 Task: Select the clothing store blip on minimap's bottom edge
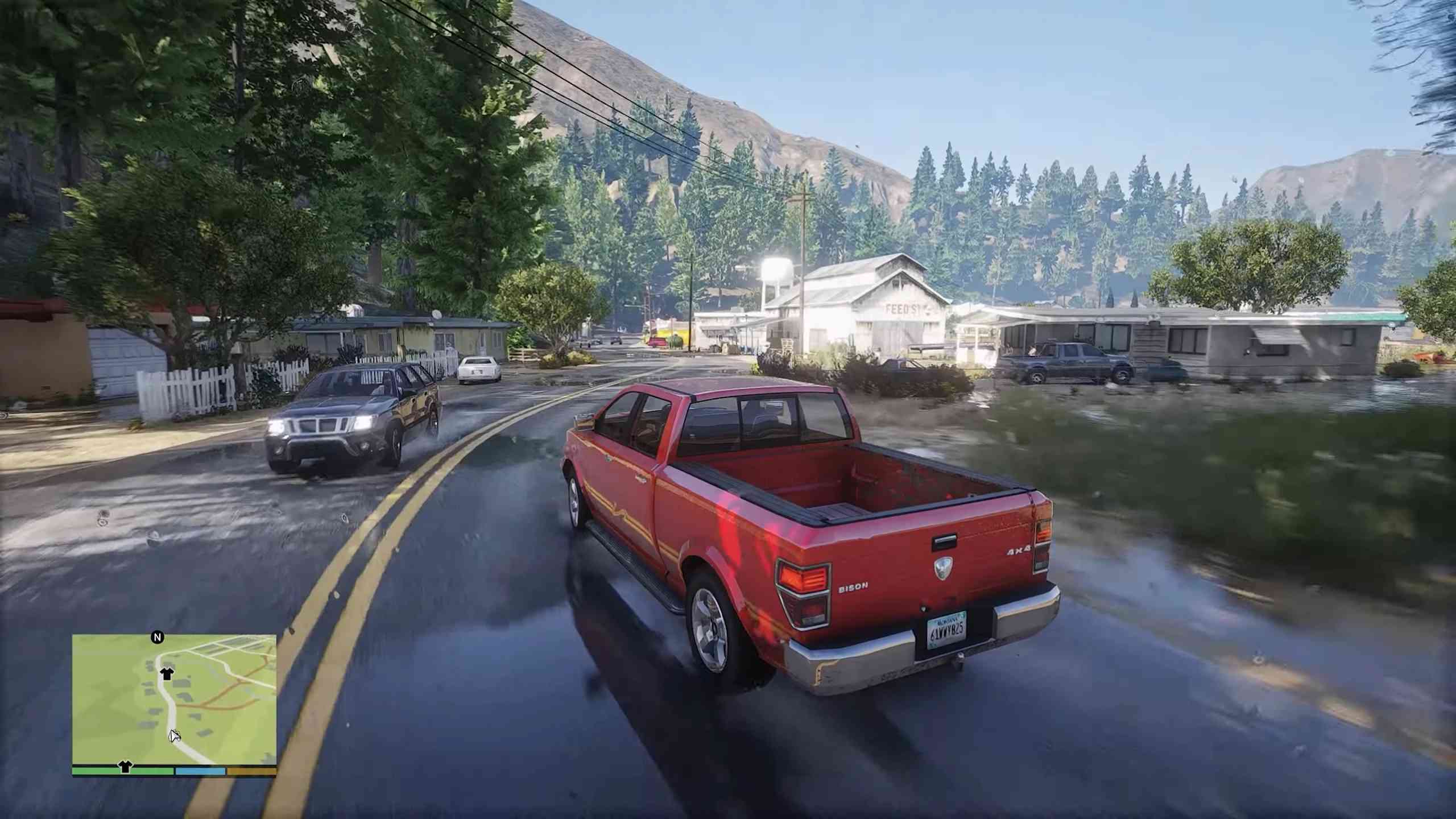point(125,767)
